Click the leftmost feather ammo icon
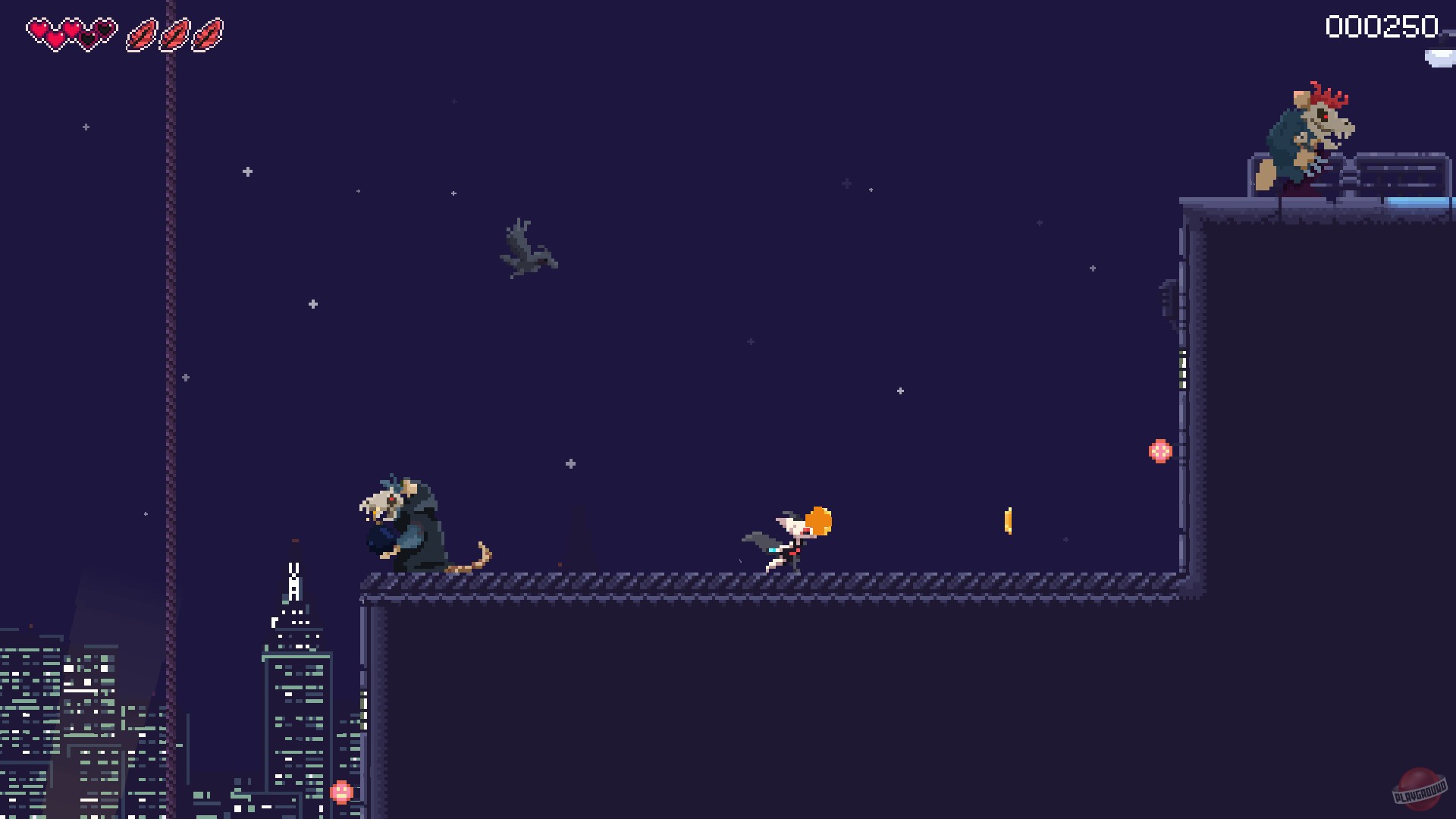The image size is (1456, 819). pyautogui.click(x=142, y=34)
